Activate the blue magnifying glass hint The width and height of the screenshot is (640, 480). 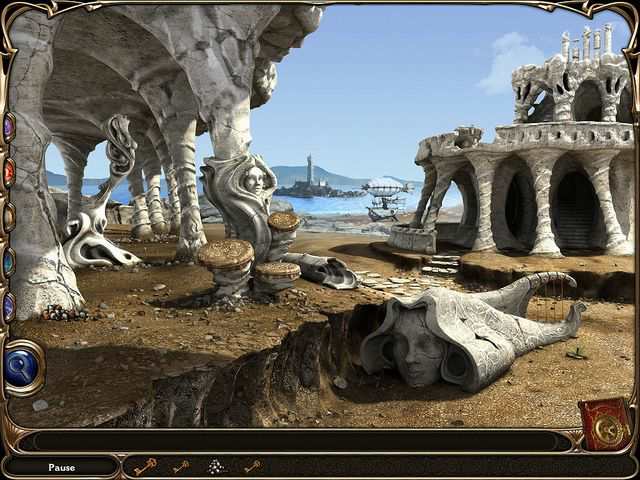pyautogui.click(x=21, y=368)
